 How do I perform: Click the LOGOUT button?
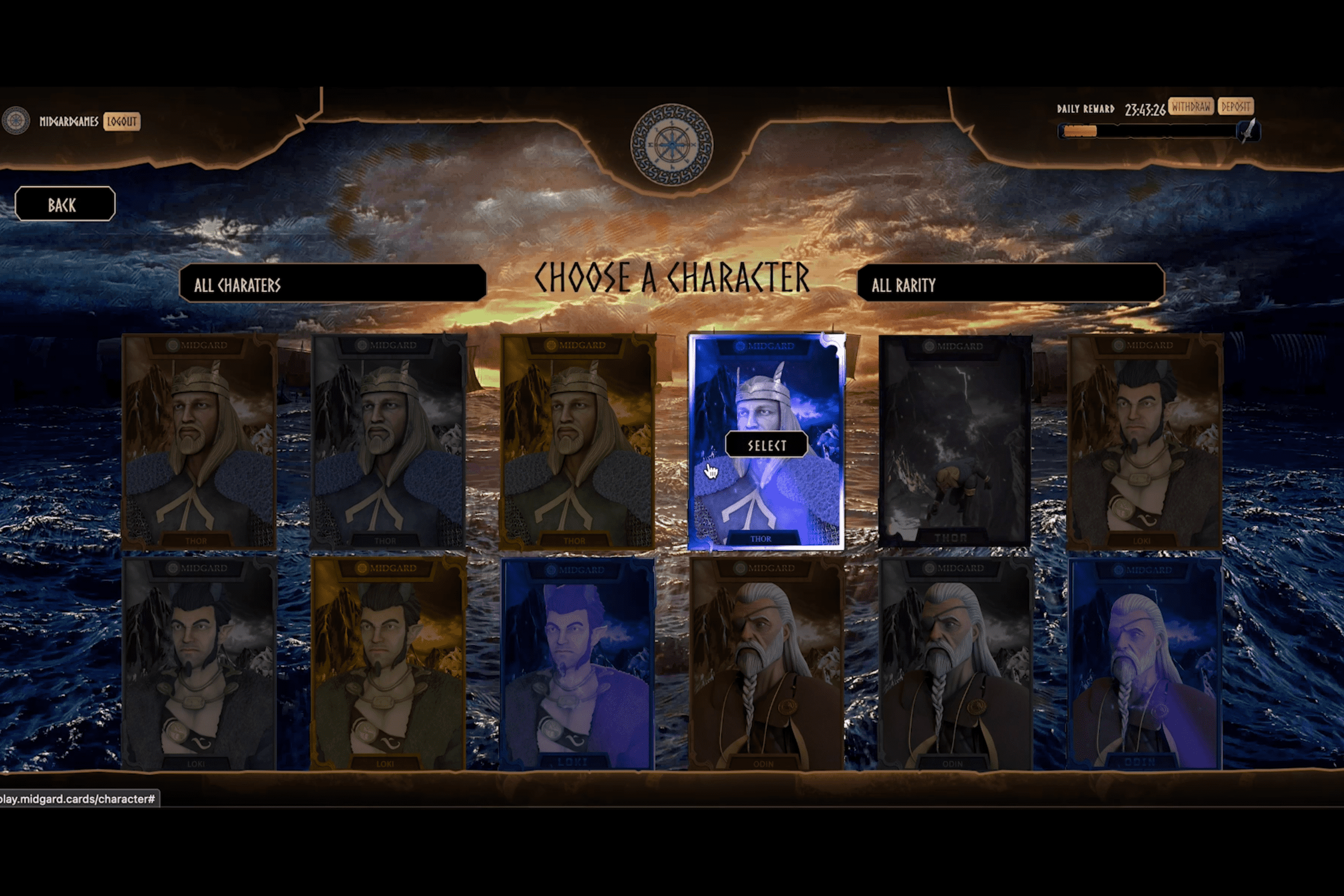click(x=122, y=122)
